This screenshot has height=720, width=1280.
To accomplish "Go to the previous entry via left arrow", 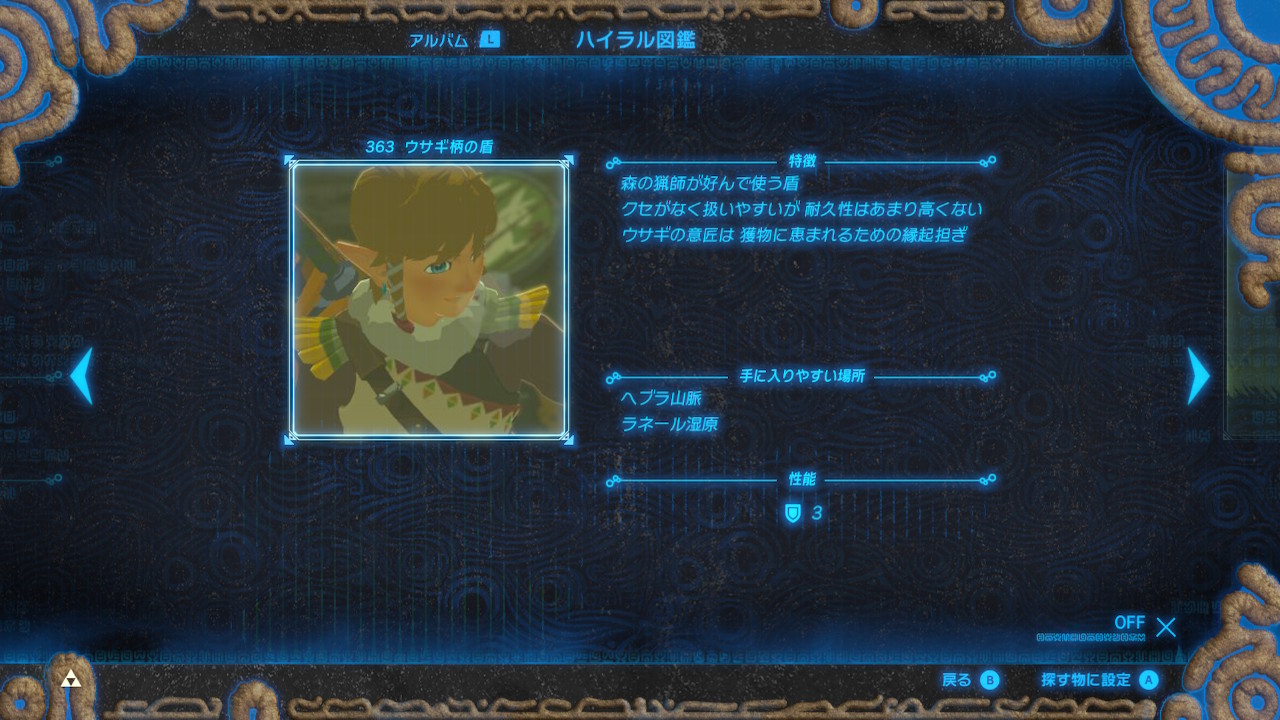I will (x=80, y=375).
